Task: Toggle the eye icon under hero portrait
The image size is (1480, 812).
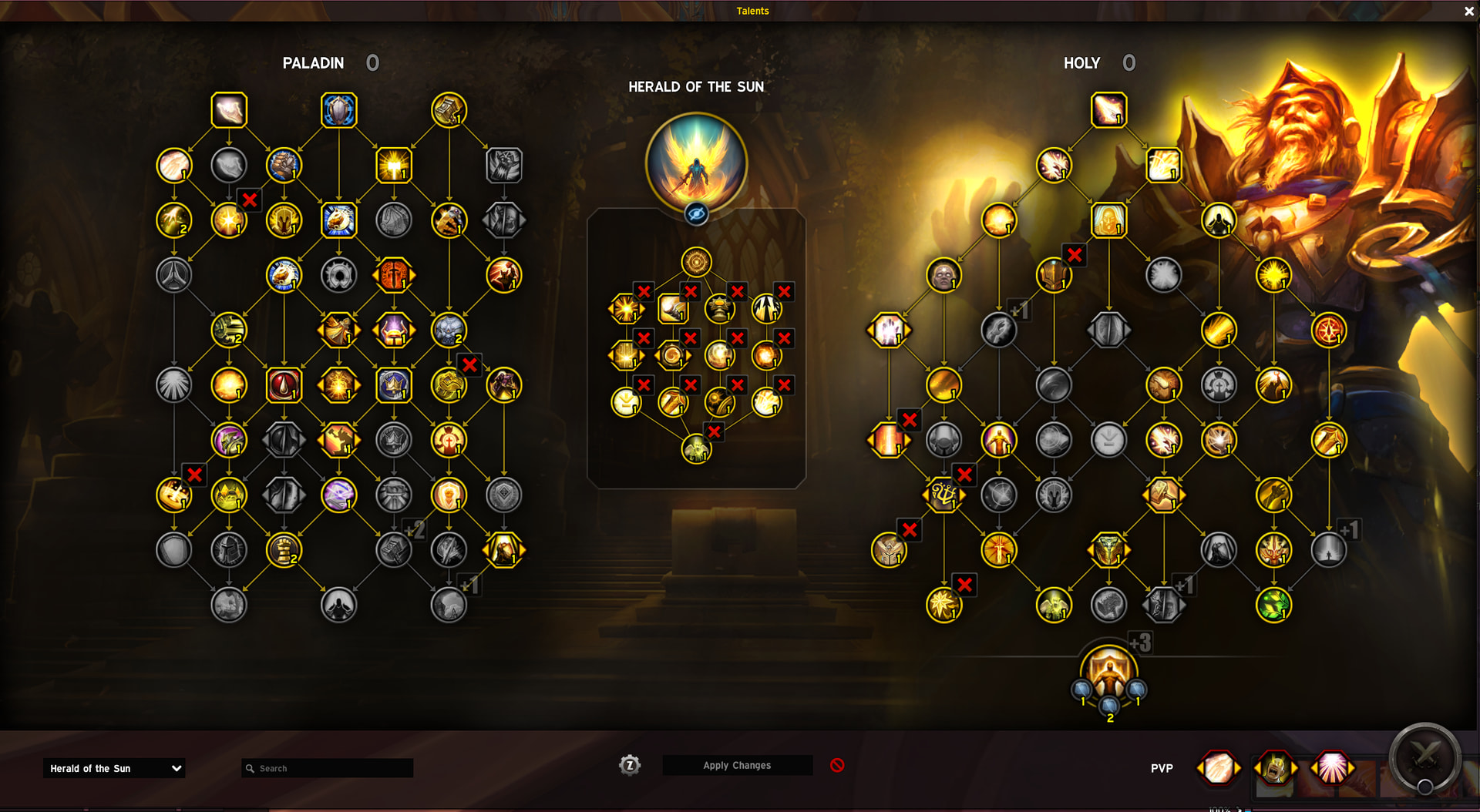Action: point(696,213)
